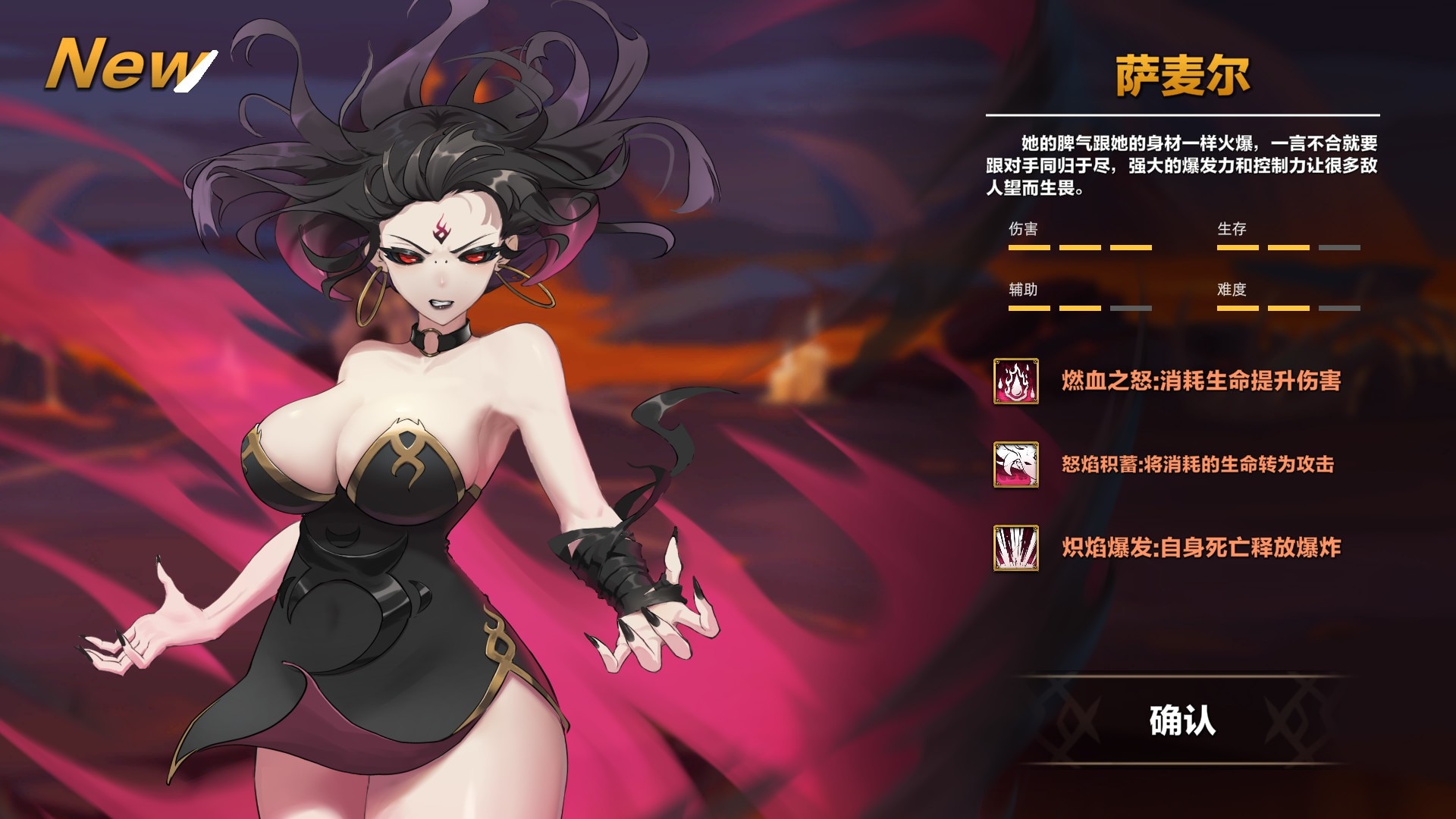The height and width of the screenshot is (819, 1456).
Task: Select the 燃血之怒 flame skill icon
Action: click(x=1016, y=381)
